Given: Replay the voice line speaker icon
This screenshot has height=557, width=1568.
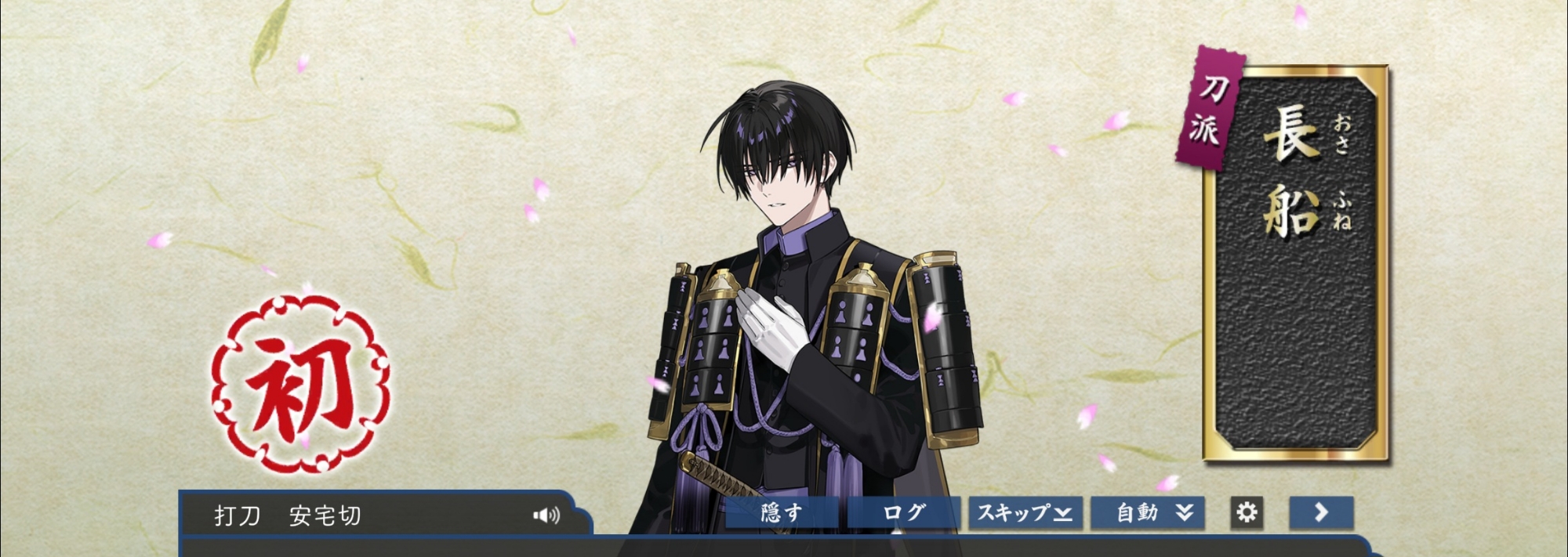Looking at the screenshot, I should [546, 515].
